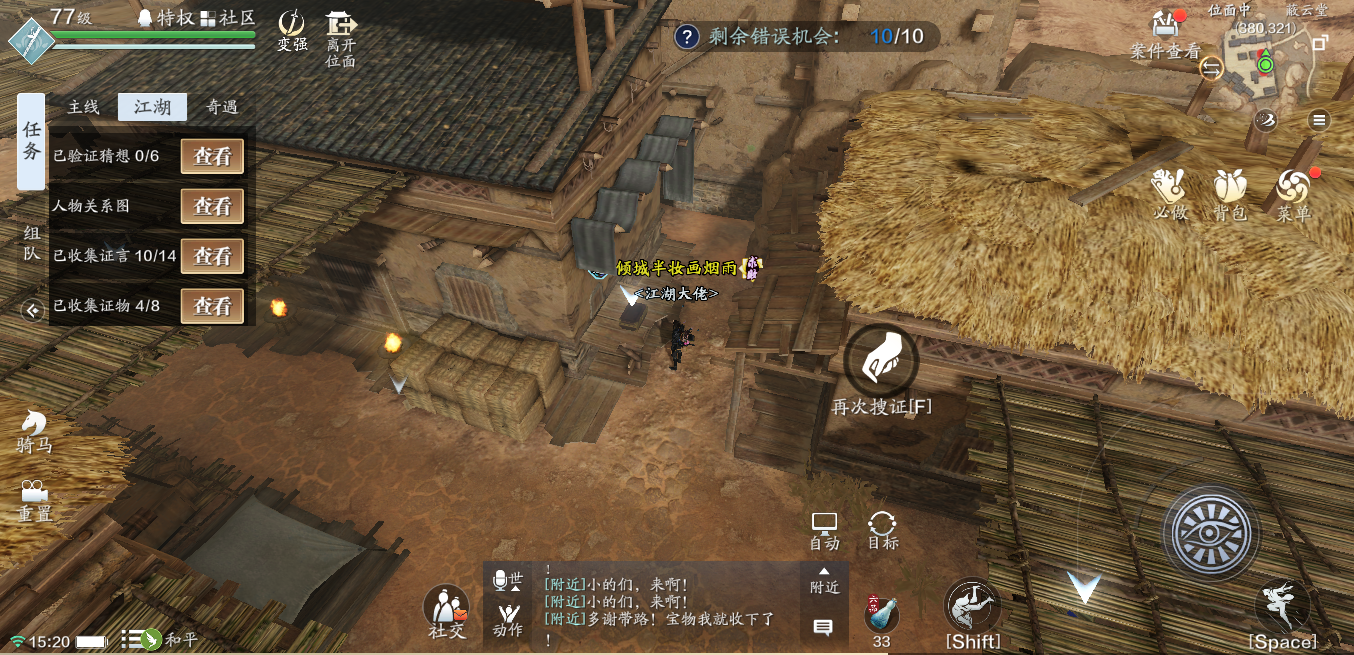Open the 人物关系图 view button
1354x655 pixels.
click(x=212, y=206)
